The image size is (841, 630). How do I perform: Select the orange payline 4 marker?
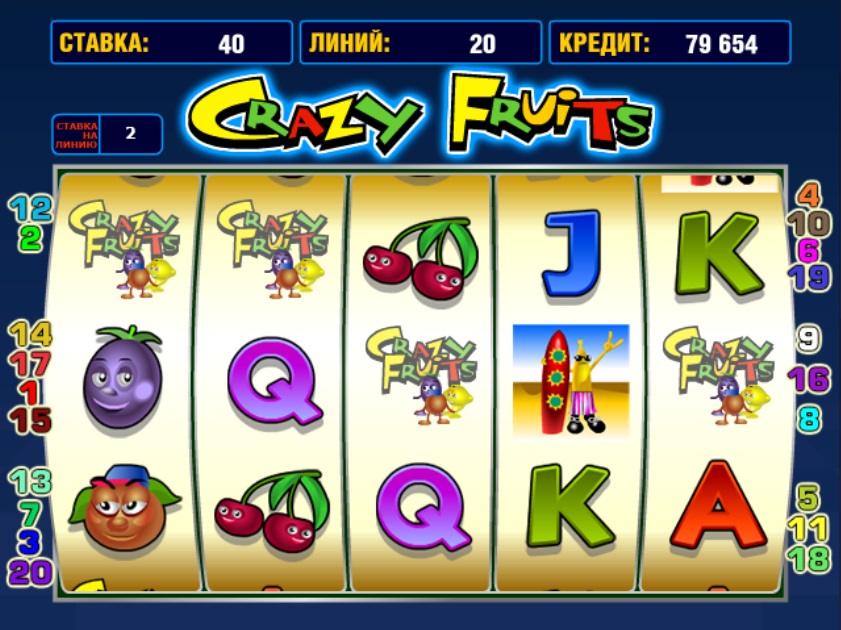(x=808, y=194)
